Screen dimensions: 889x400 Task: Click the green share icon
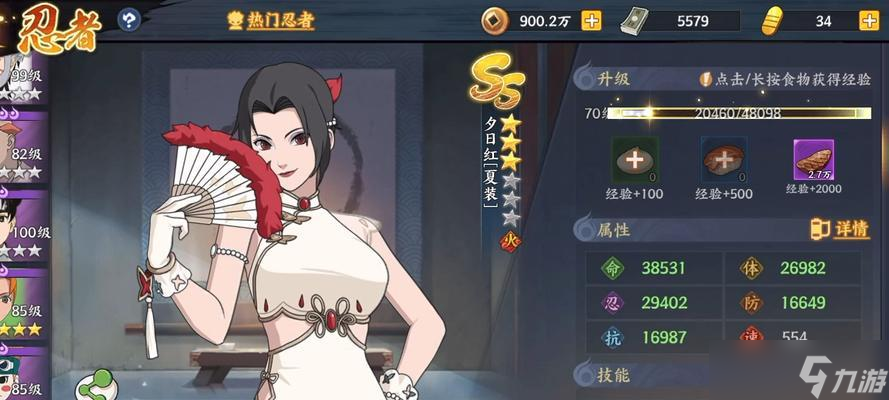pos(99,385)
